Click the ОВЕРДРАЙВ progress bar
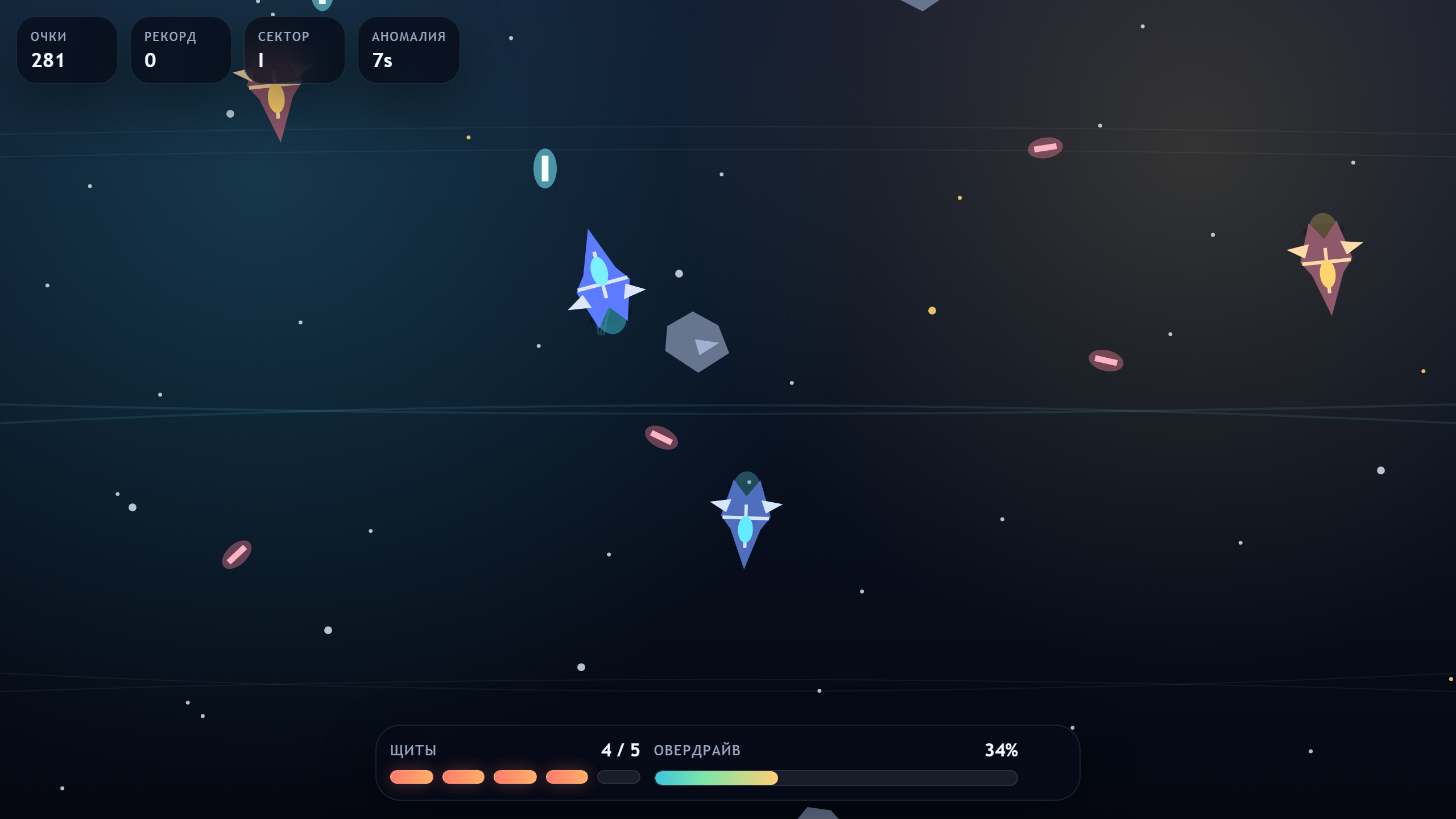The image size is (1456, 819). pyautogui.click(x=836, y=777)
